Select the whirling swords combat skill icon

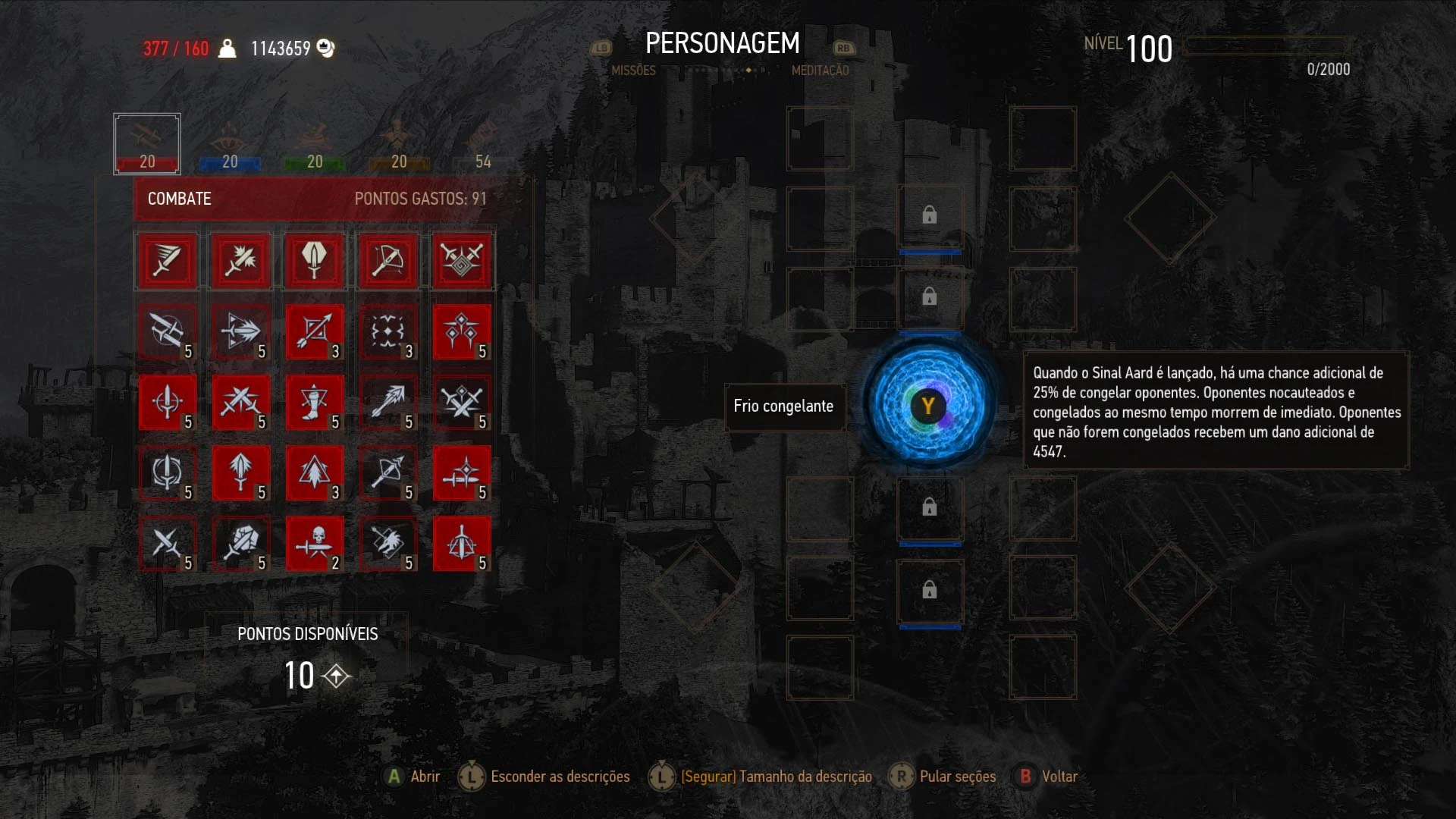coord(463,260)
